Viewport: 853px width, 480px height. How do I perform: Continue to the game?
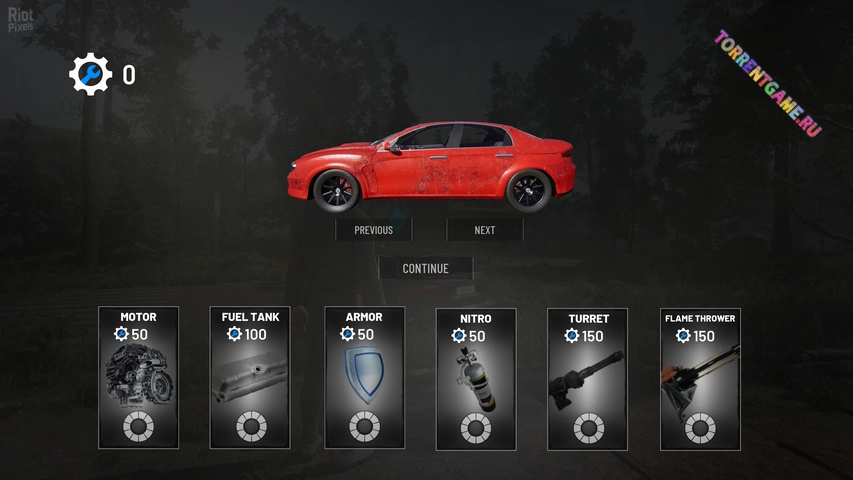425,268
